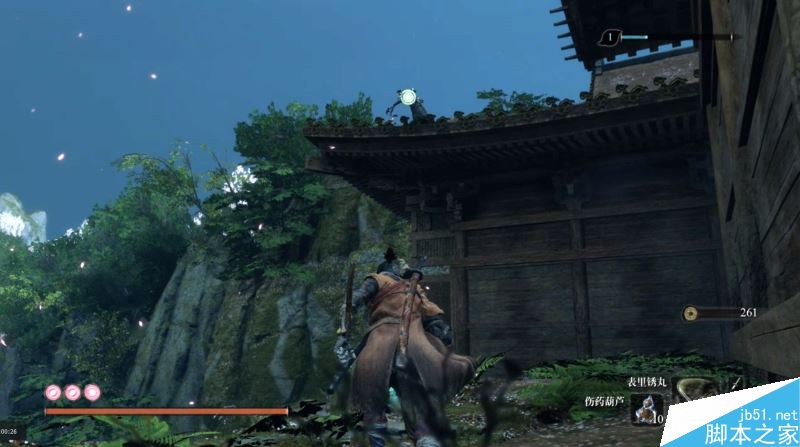This screenshot has height=447, width=800.
Task: Click the green grapple point marker
Action: point(407,97)
